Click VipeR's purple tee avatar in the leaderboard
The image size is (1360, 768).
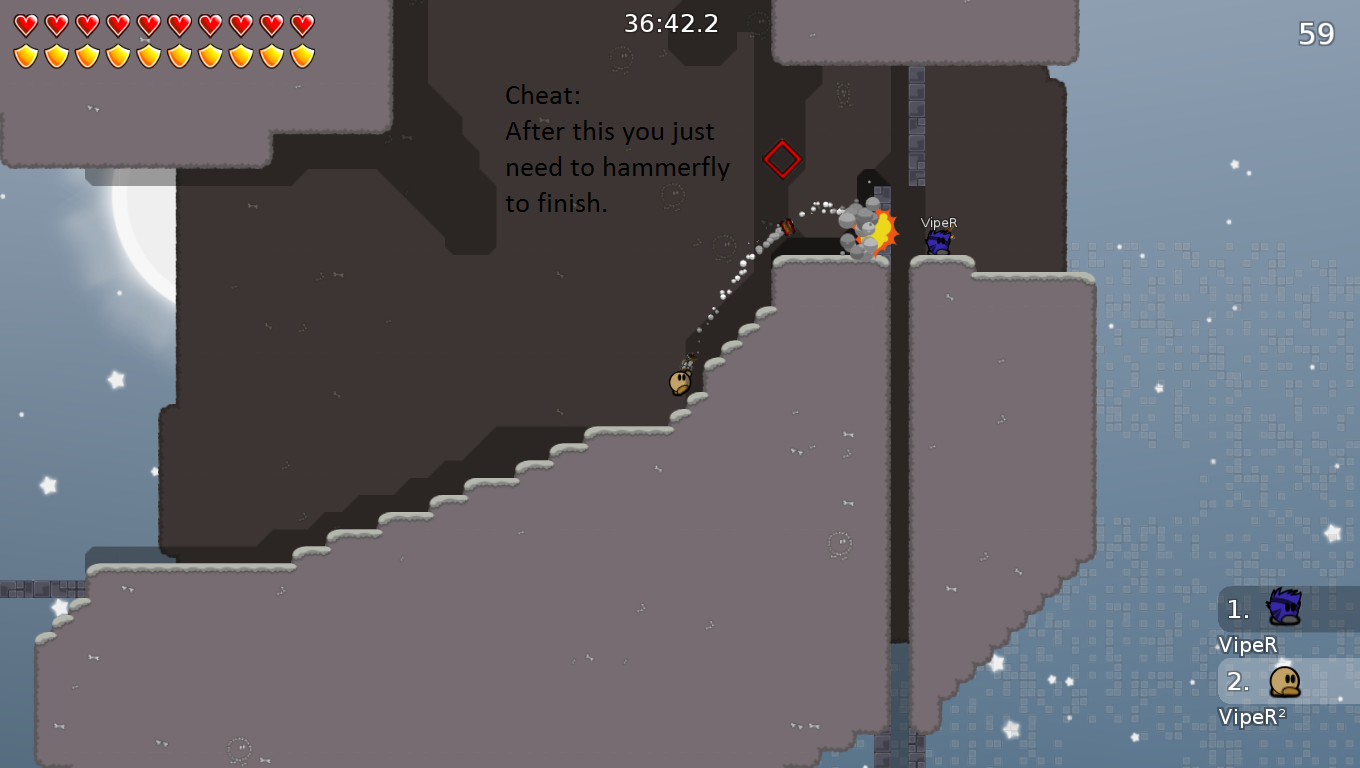(x=1286, y=606)
